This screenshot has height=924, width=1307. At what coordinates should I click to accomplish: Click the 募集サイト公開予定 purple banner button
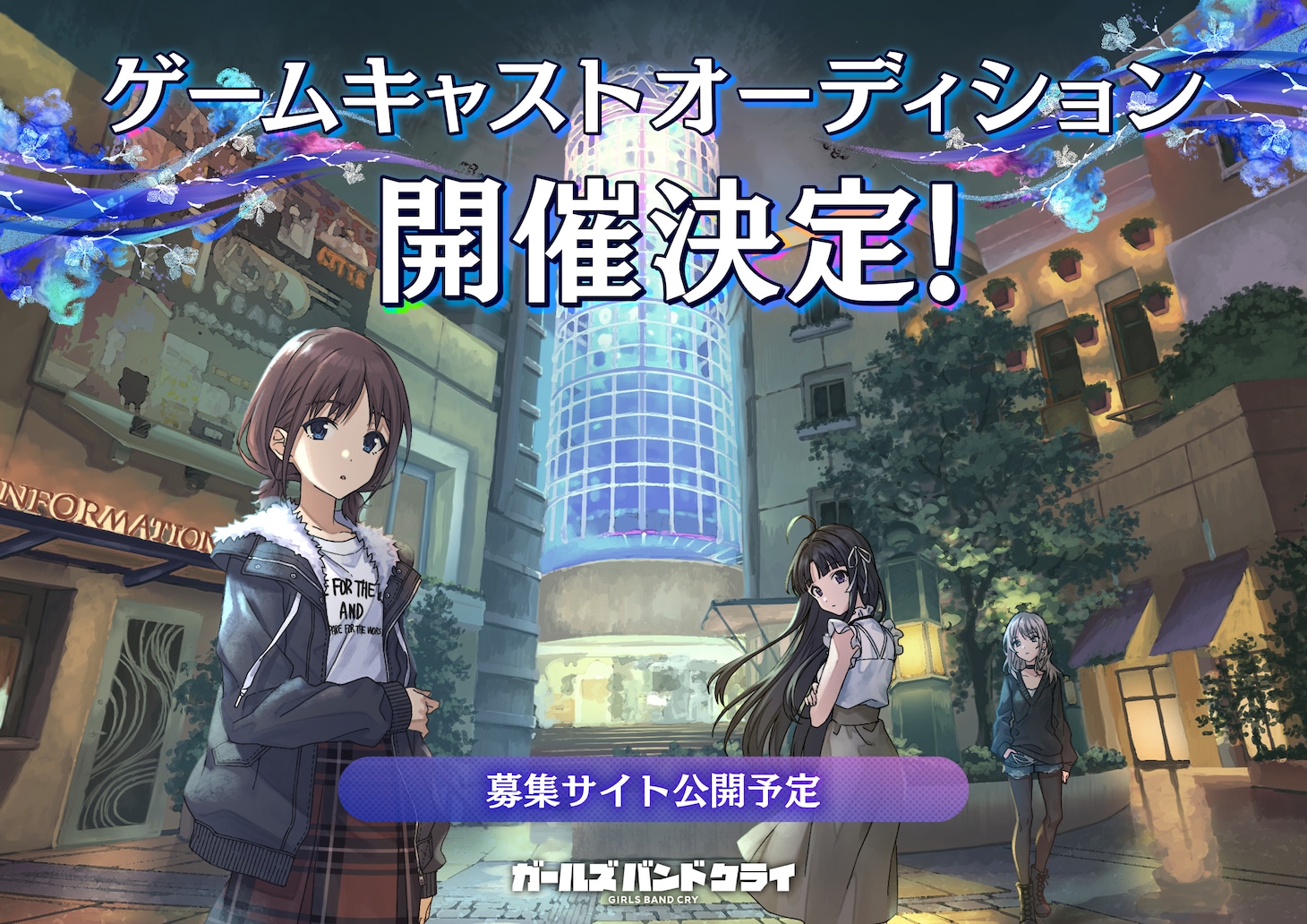click(x=653, y=790)
